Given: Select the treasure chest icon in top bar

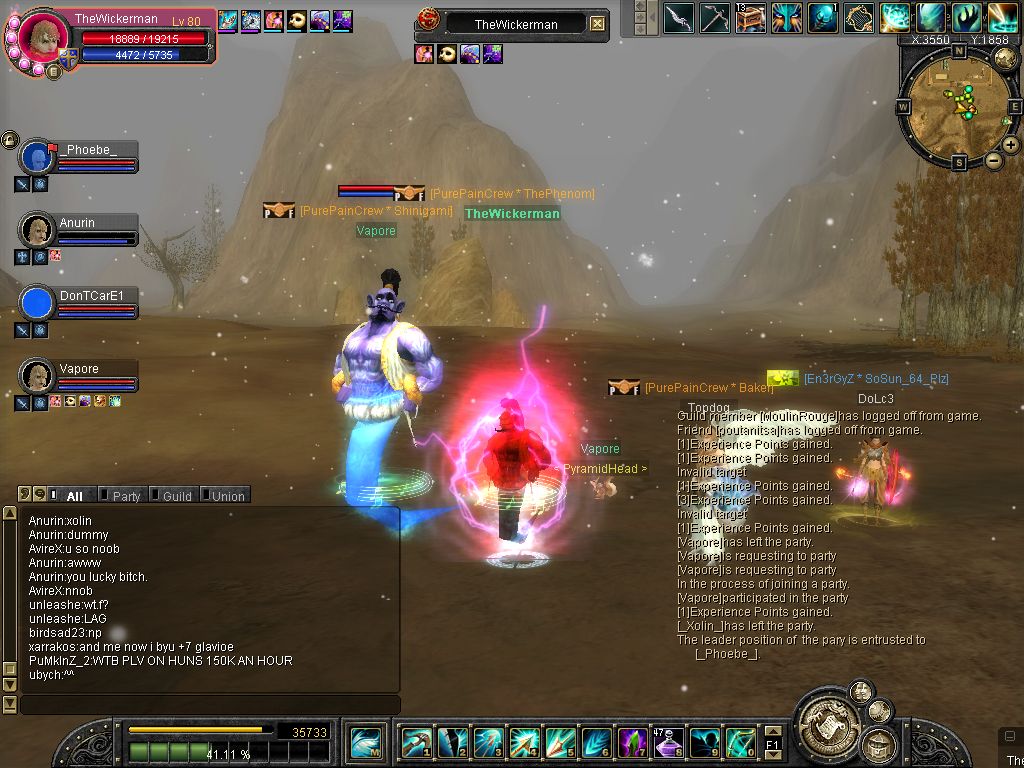Looking at the screenshot, I should pyautogui.click(x=750, y=18).
